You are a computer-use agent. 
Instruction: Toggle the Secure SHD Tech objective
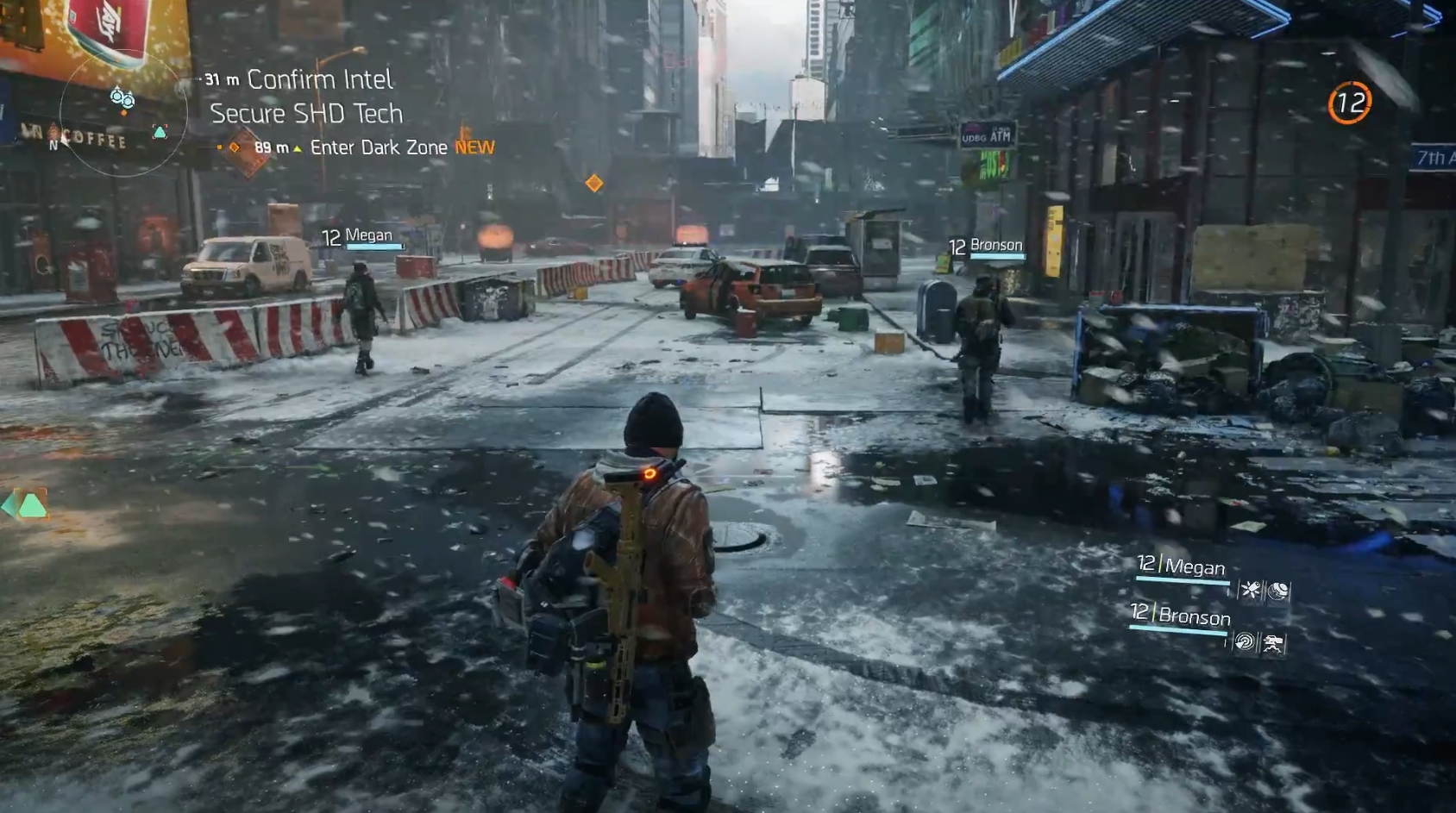coord(306,113)
